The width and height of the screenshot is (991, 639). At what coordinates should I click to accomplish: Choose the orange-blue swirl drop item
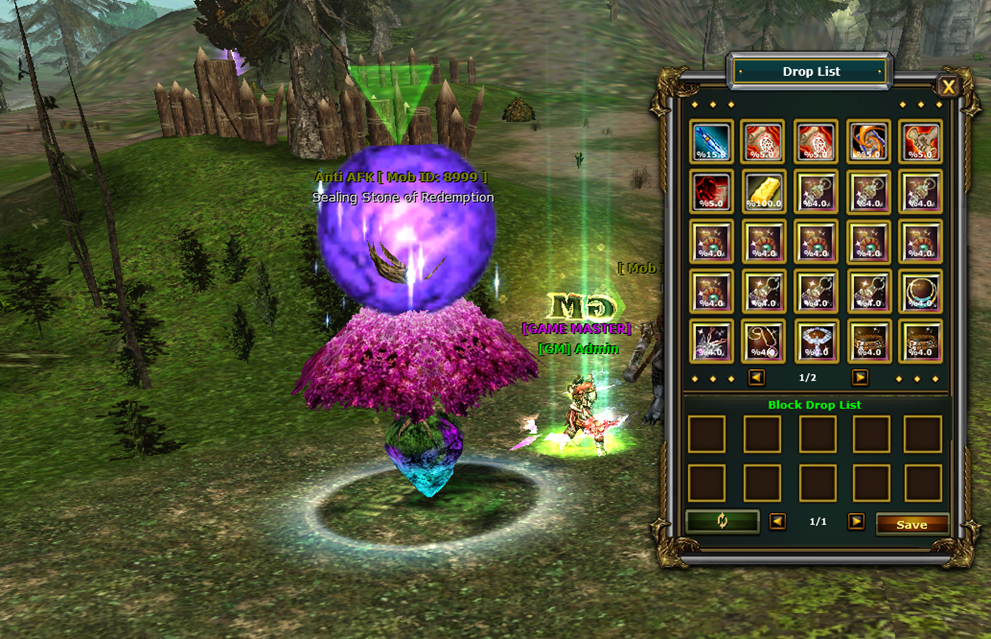click(x=868, y=142)
